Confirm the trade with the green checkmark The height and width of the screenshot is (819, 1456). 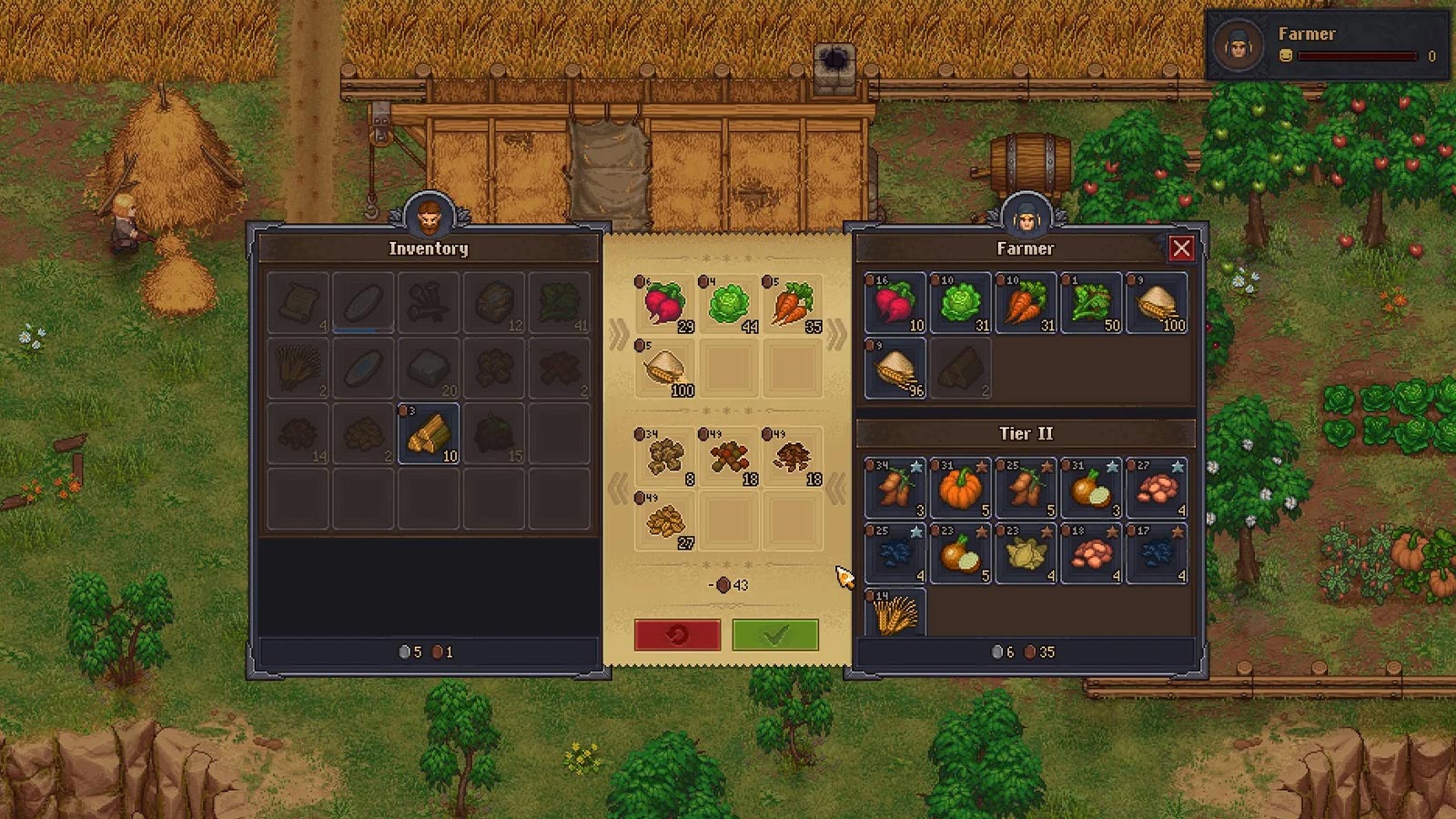click(774, 634)
